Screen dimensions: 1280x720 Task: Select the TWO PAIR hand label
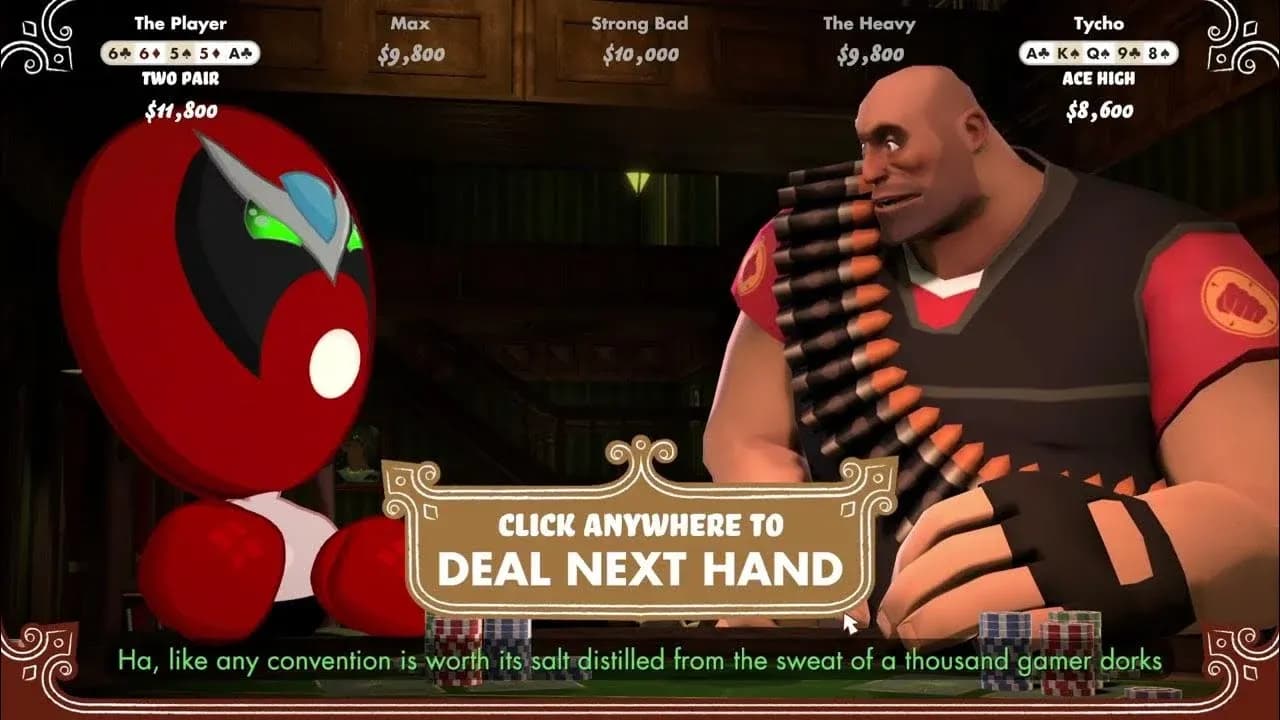pos(182,76)
